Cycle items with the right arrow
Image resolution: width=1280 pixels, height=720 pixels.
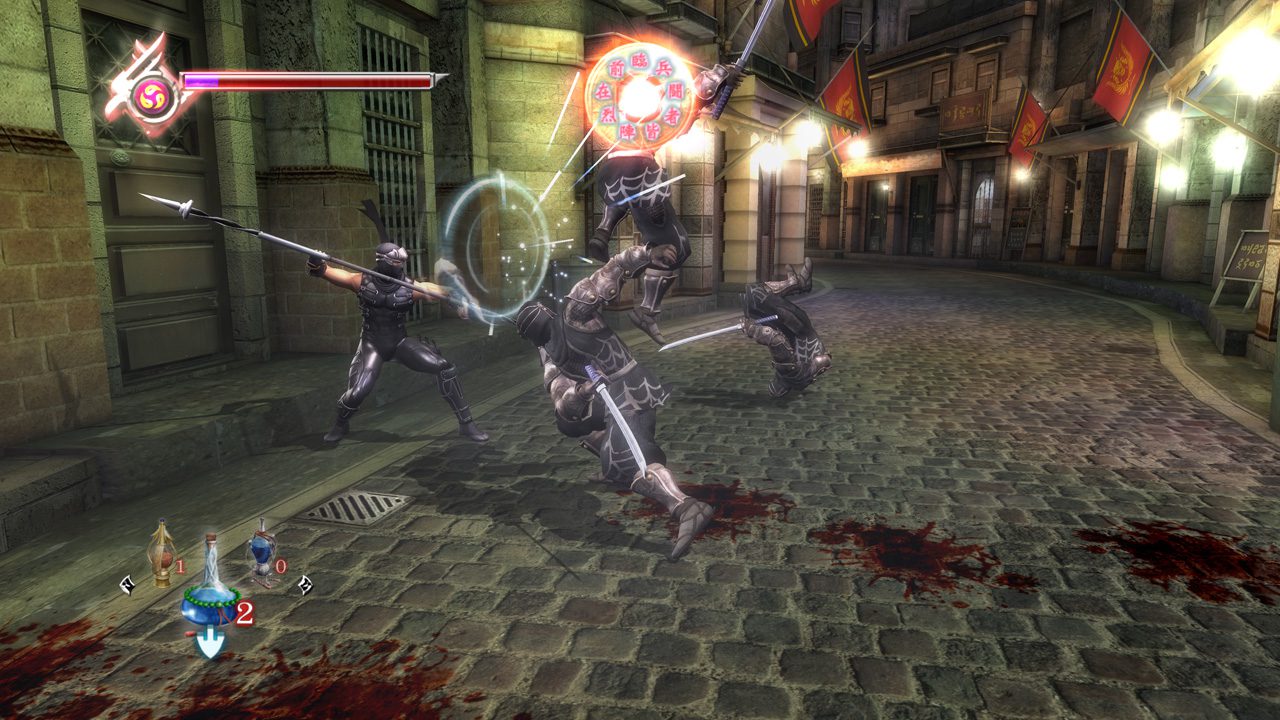(x=304, y=584)
